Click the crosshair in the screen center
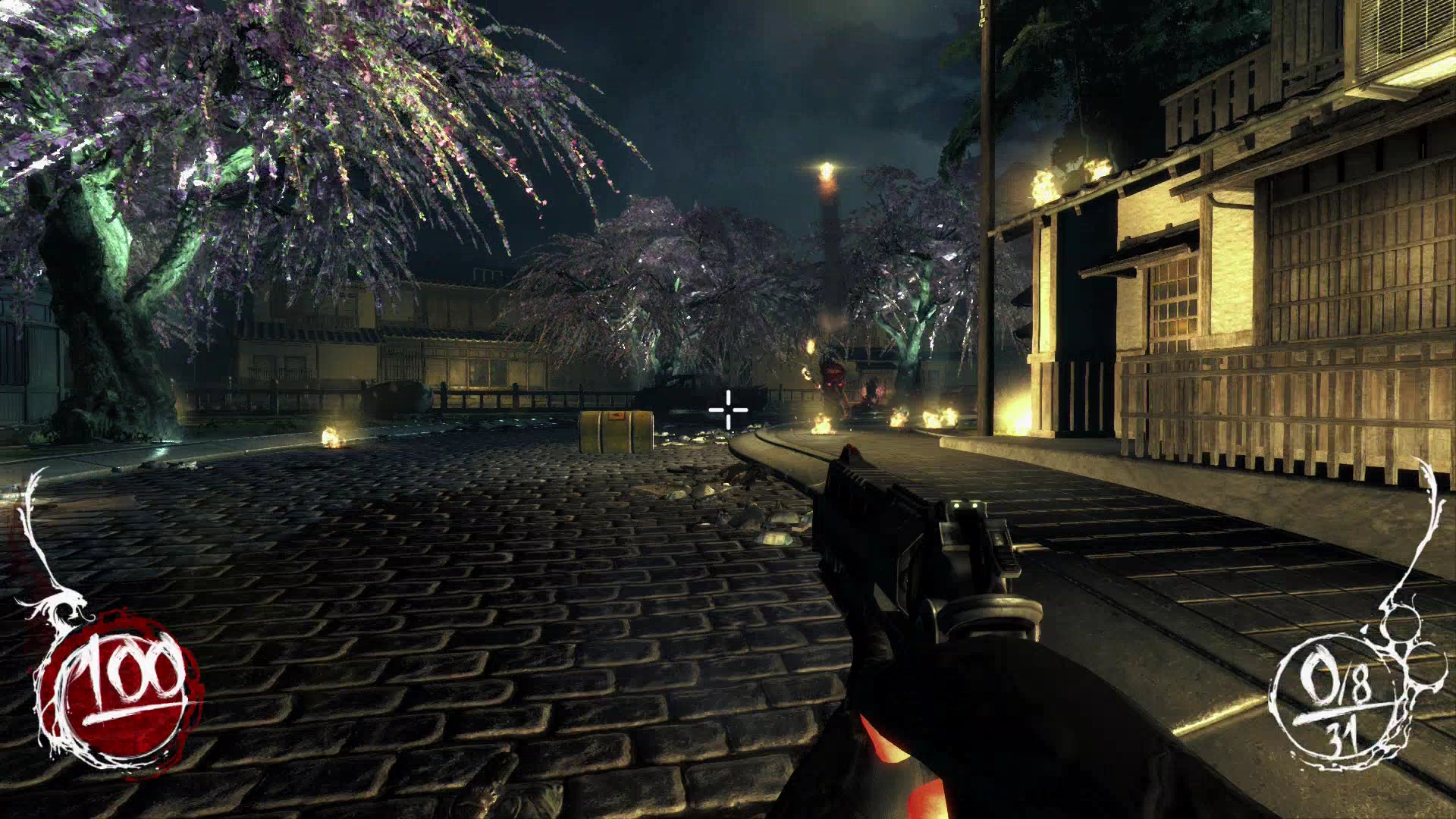1456x819 pixels. click(726, 409)
